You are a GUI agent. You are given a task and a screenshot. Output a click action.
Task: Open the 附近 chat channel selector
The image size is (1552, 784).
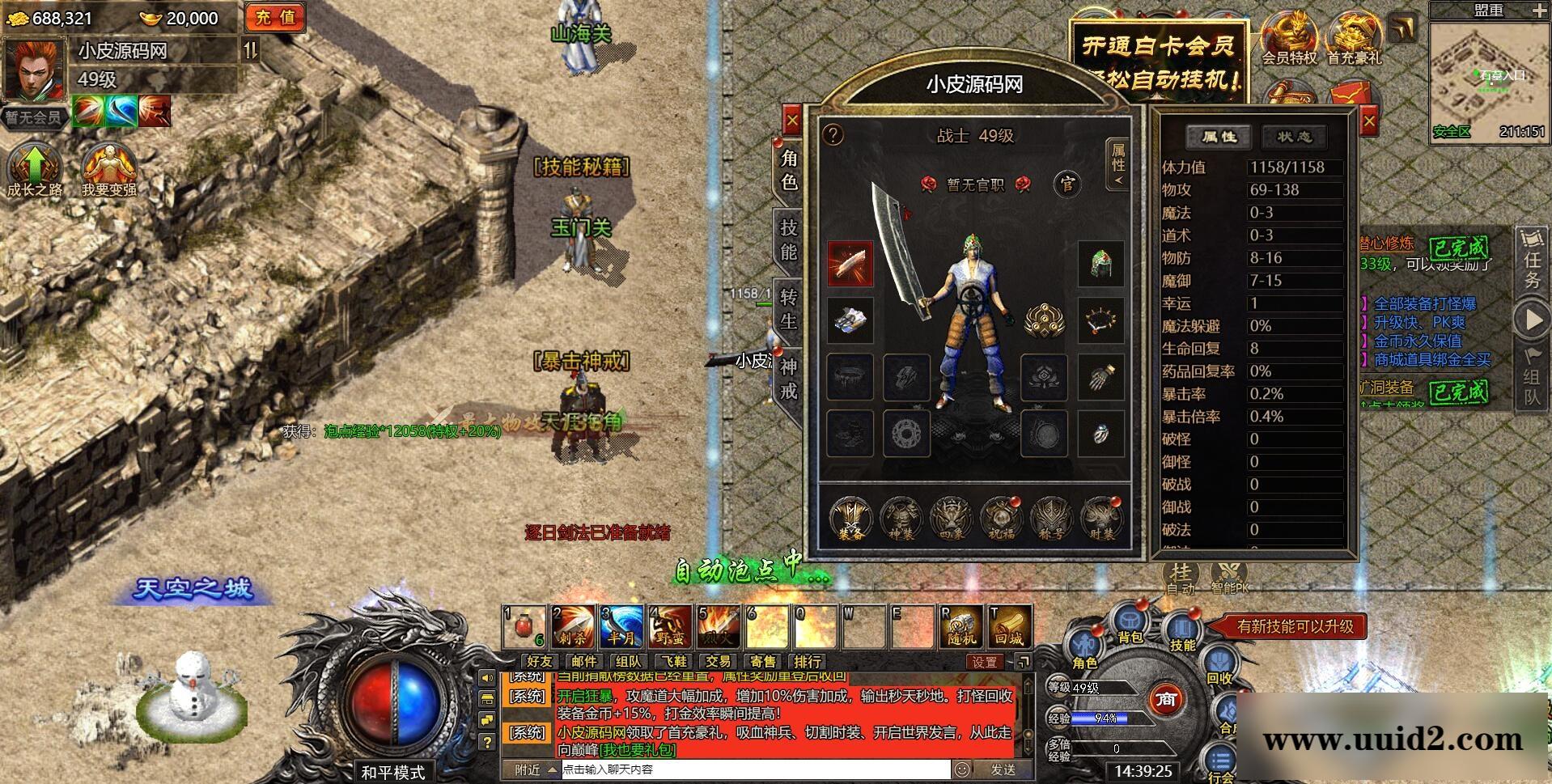(x=524, y=770)
